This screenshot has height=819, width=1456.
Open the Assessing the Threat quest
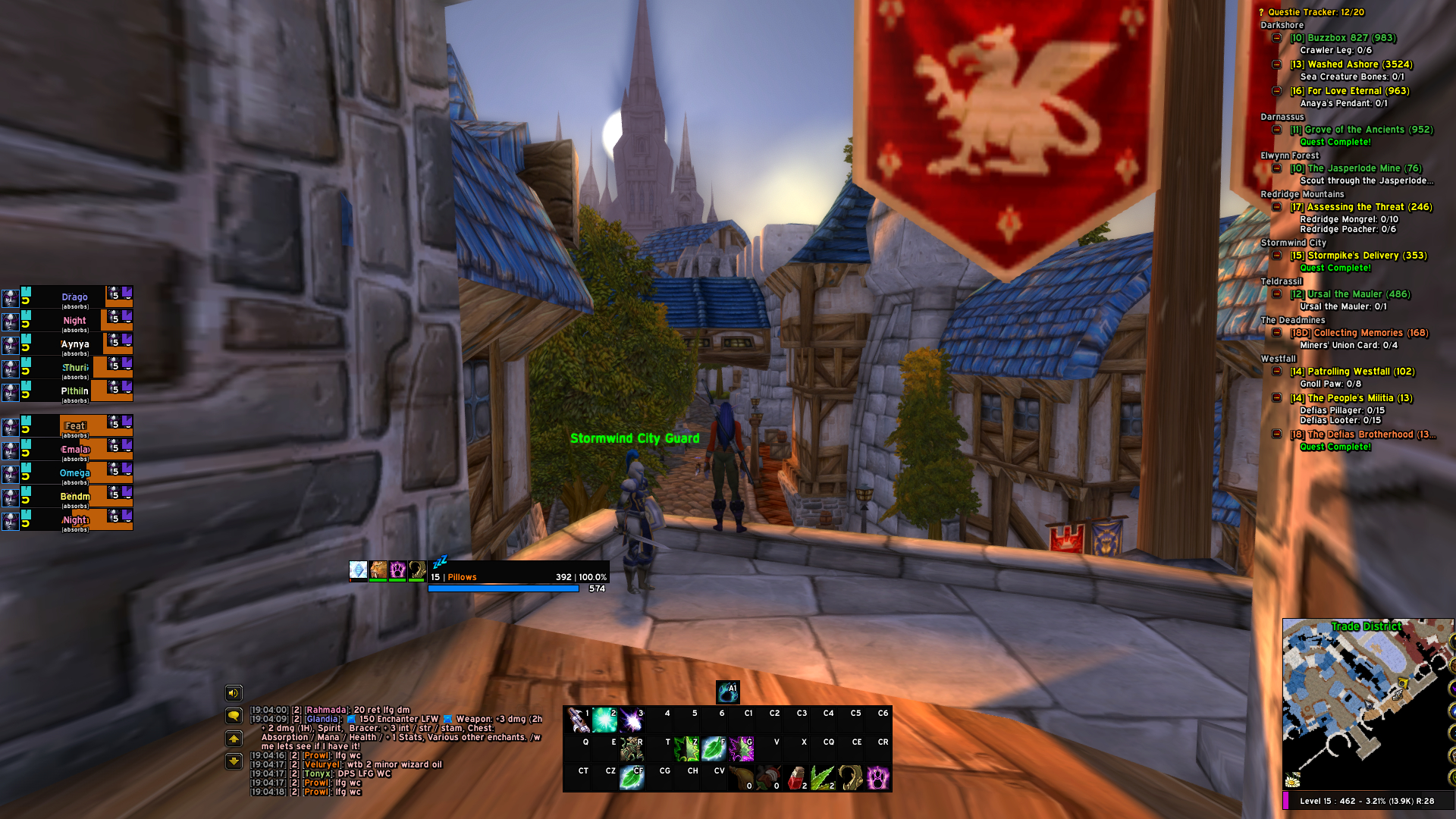[1361, 207]
